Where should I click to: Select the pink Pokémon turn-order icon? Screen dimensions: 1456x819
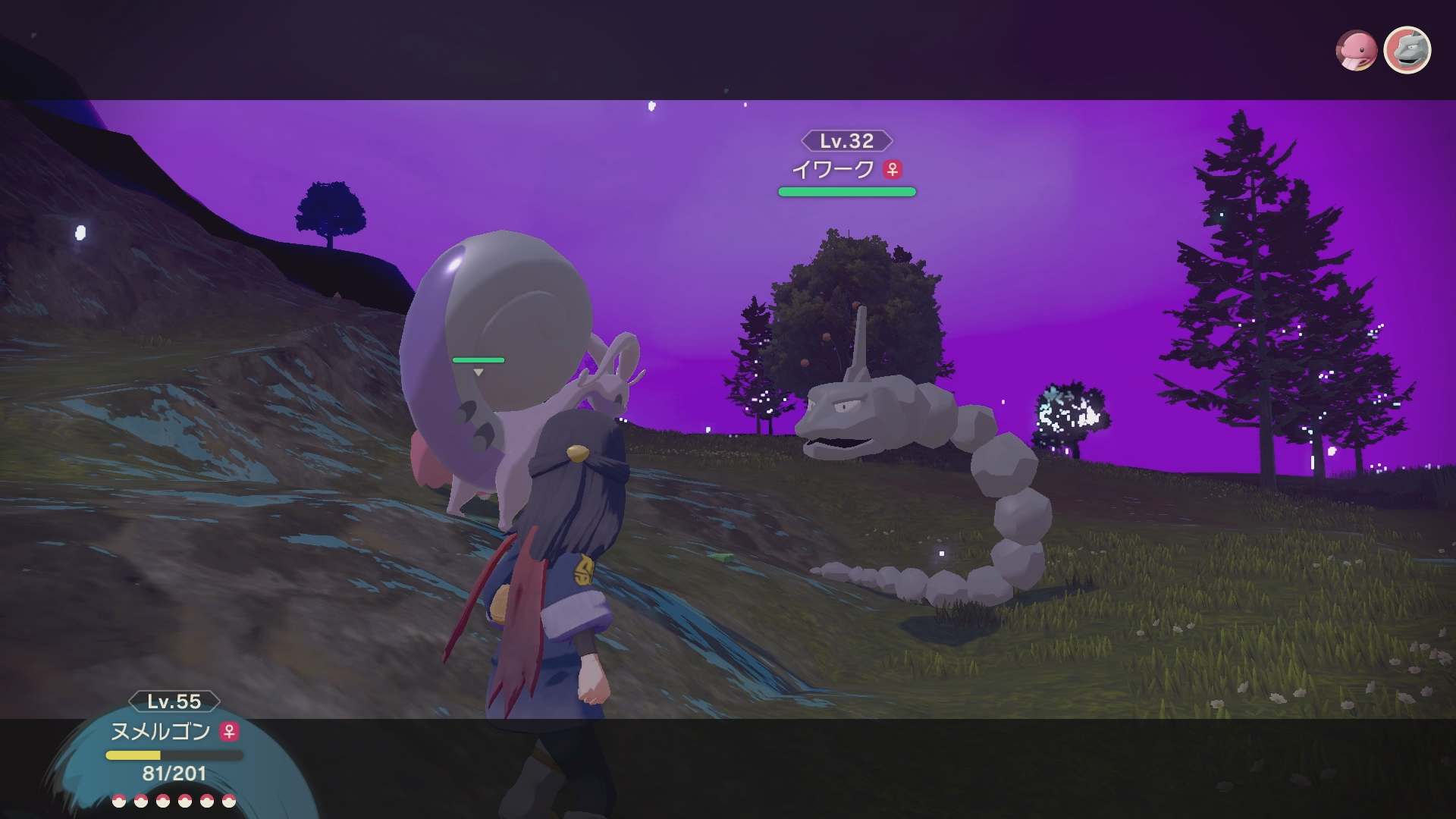(1355, 51)
